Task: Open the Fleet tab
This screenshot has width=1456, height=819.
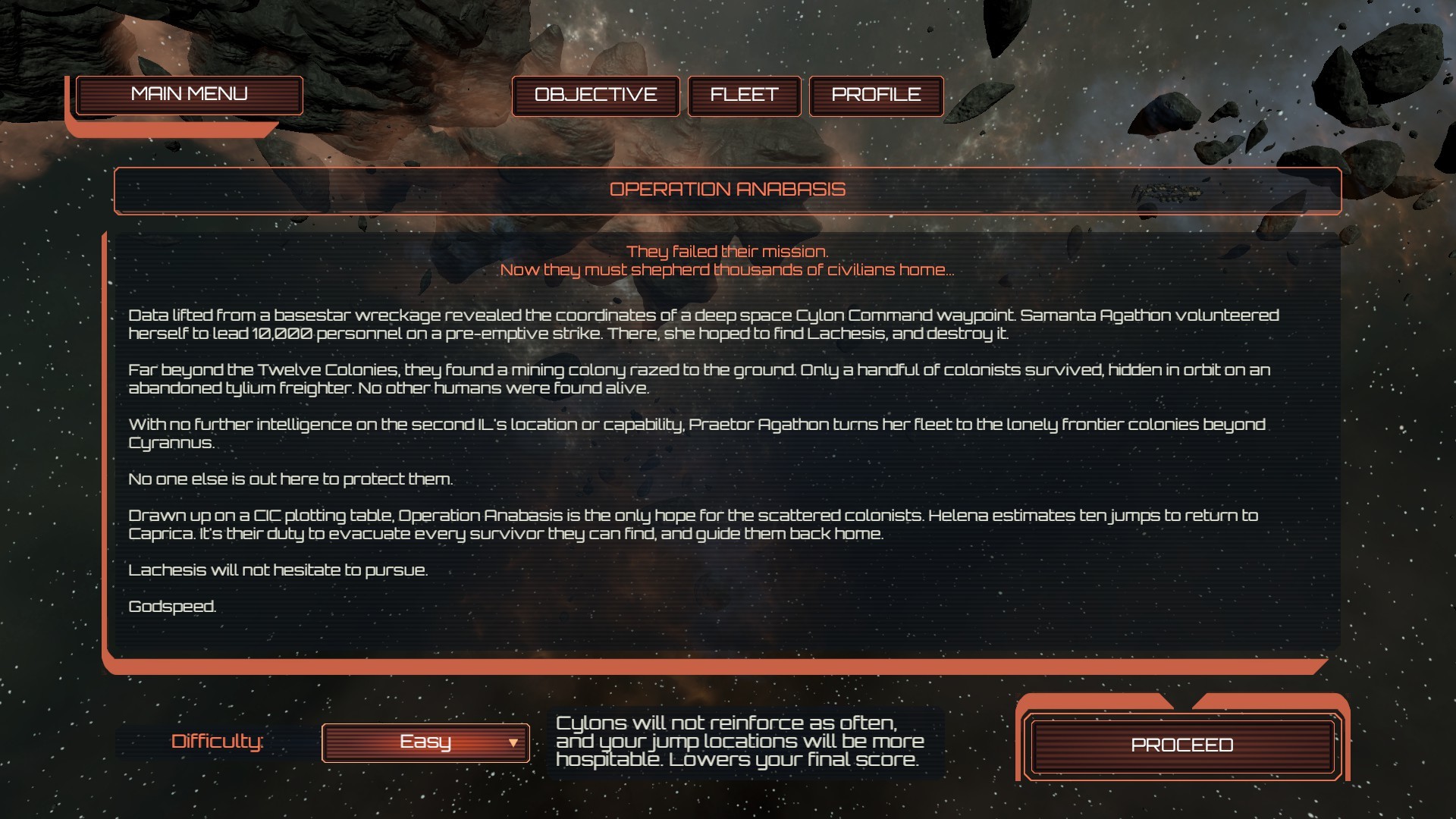Action: pos(744,96)
